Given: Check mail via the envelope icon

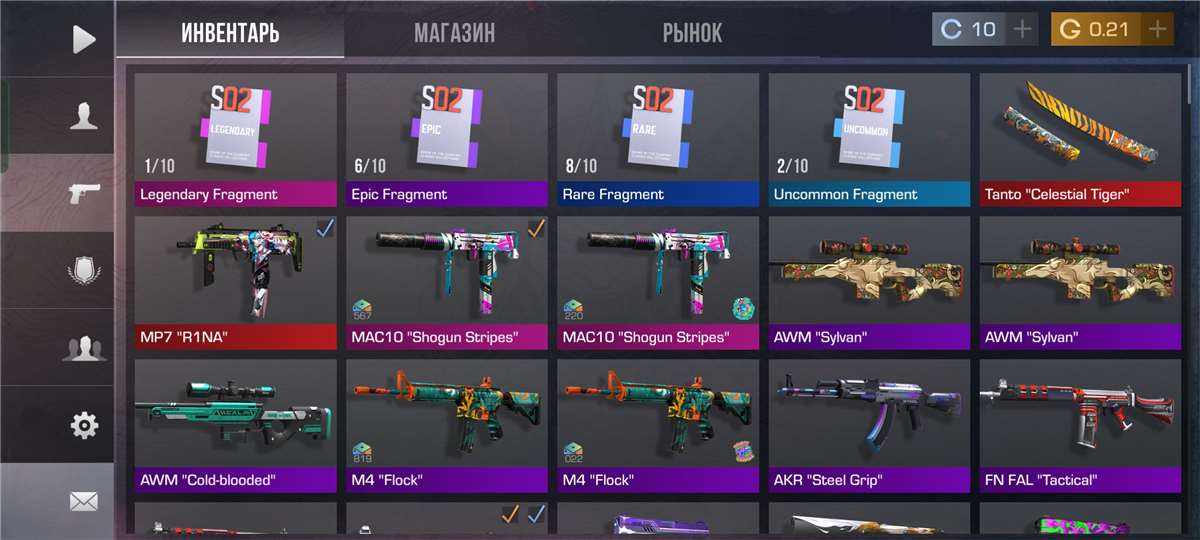Looking at the screenshot, I should (84, 500).
